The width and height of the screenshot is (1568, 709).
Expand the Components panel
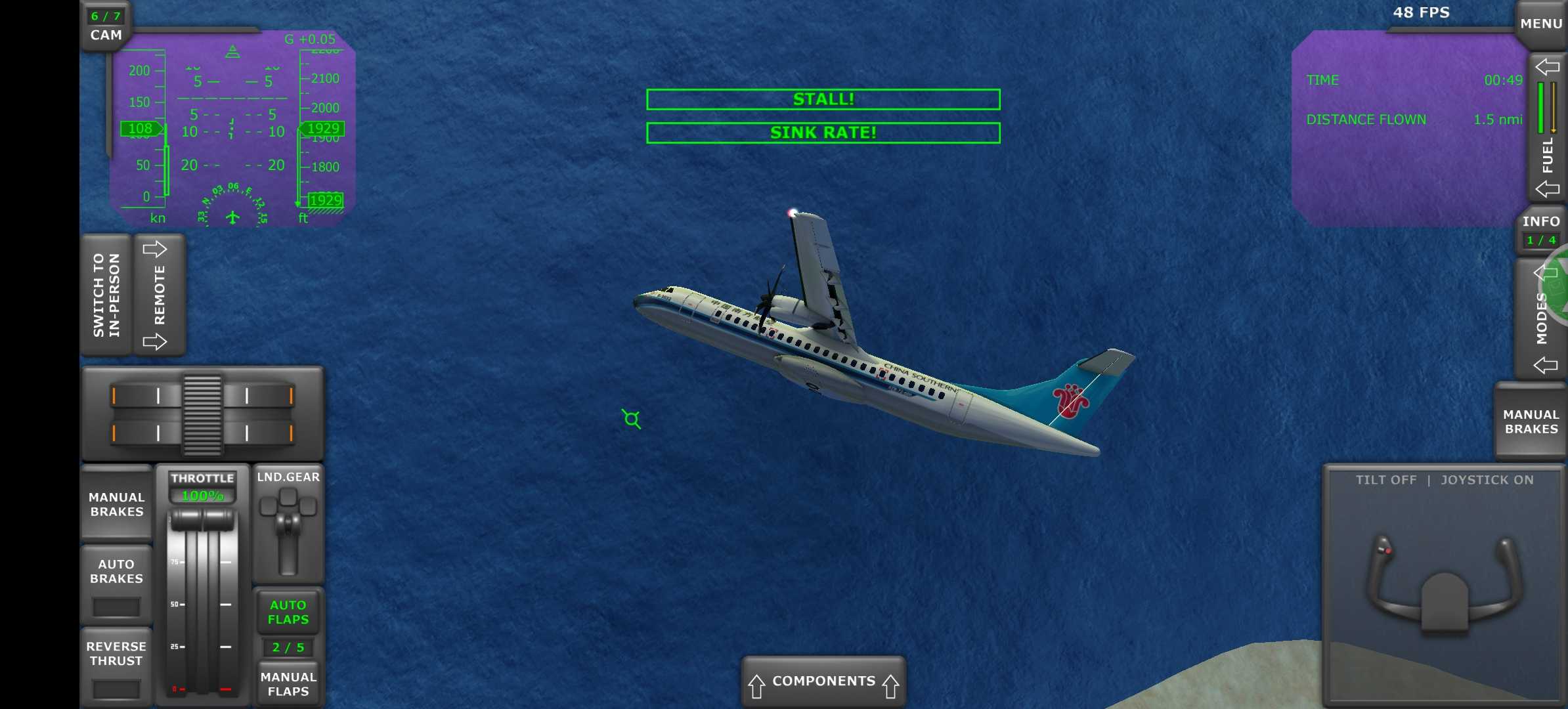[823, 681]
